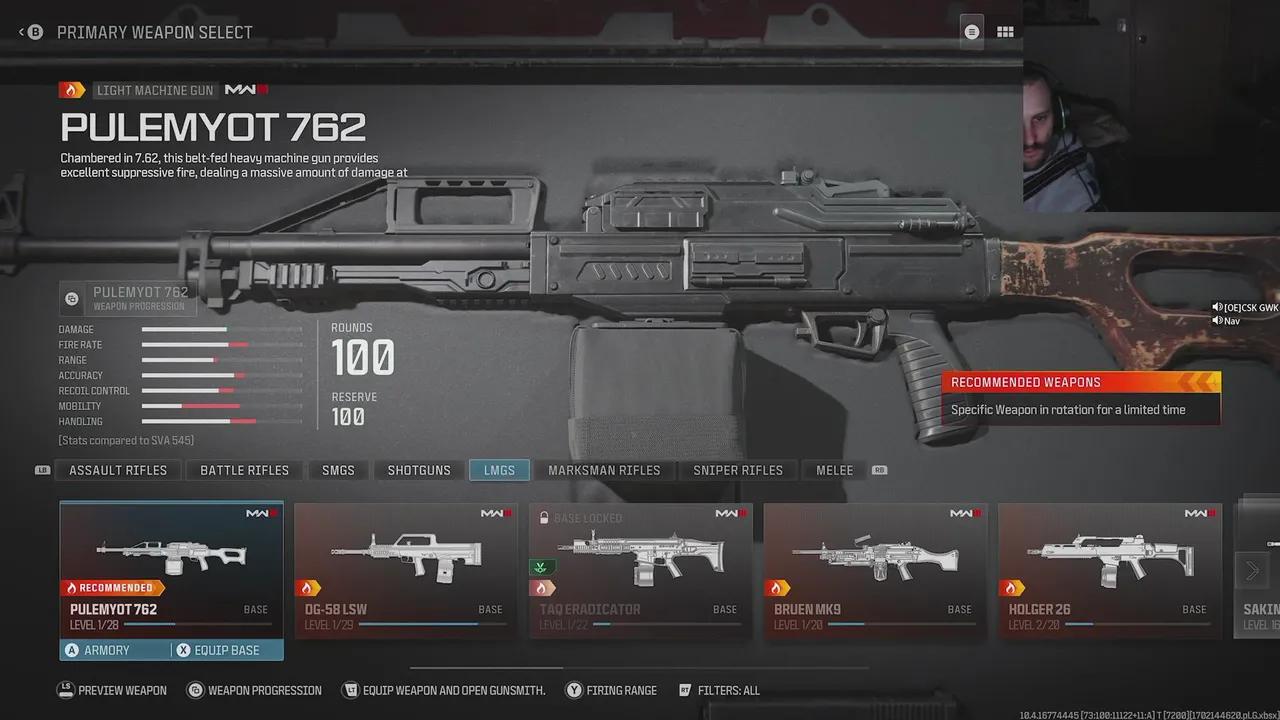Select the SMGs tab

click(338, 470)
